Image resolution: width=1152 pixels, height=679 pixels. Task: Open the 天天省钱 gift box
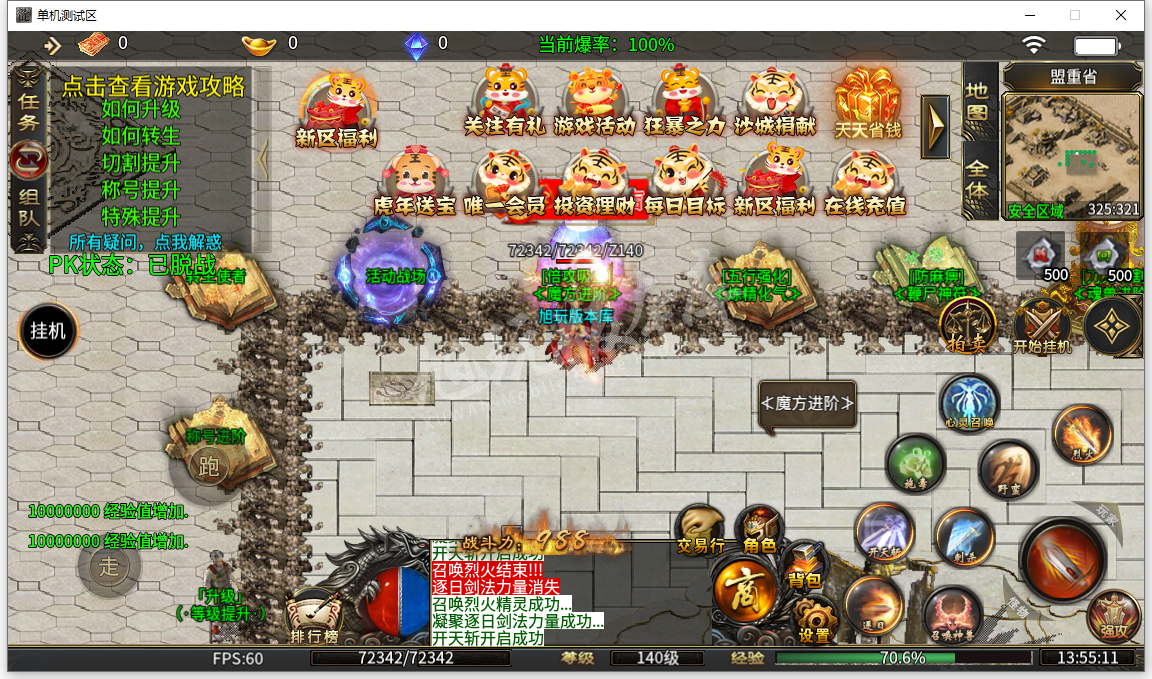[x=868, y=100]
